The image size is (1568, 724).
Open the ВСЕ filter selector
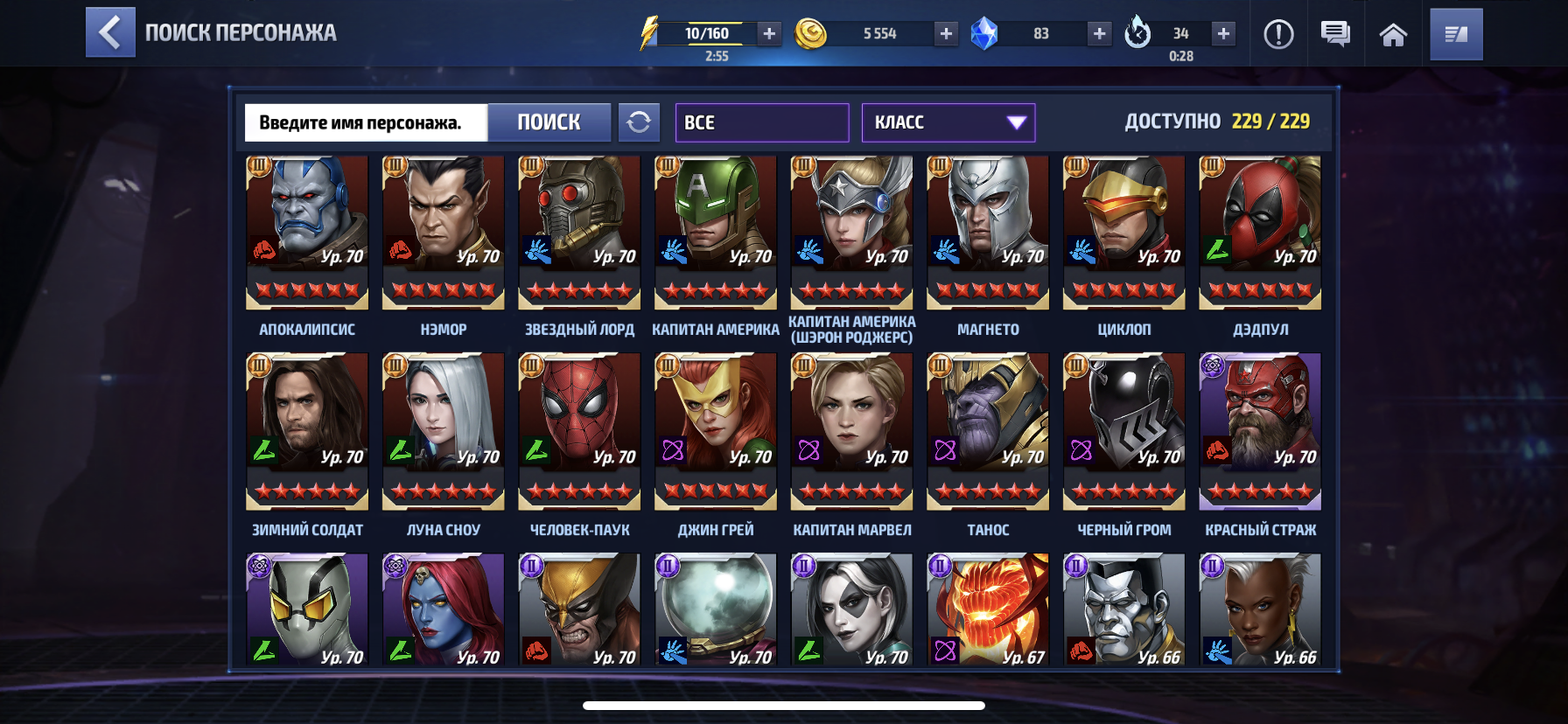[761, 122]
